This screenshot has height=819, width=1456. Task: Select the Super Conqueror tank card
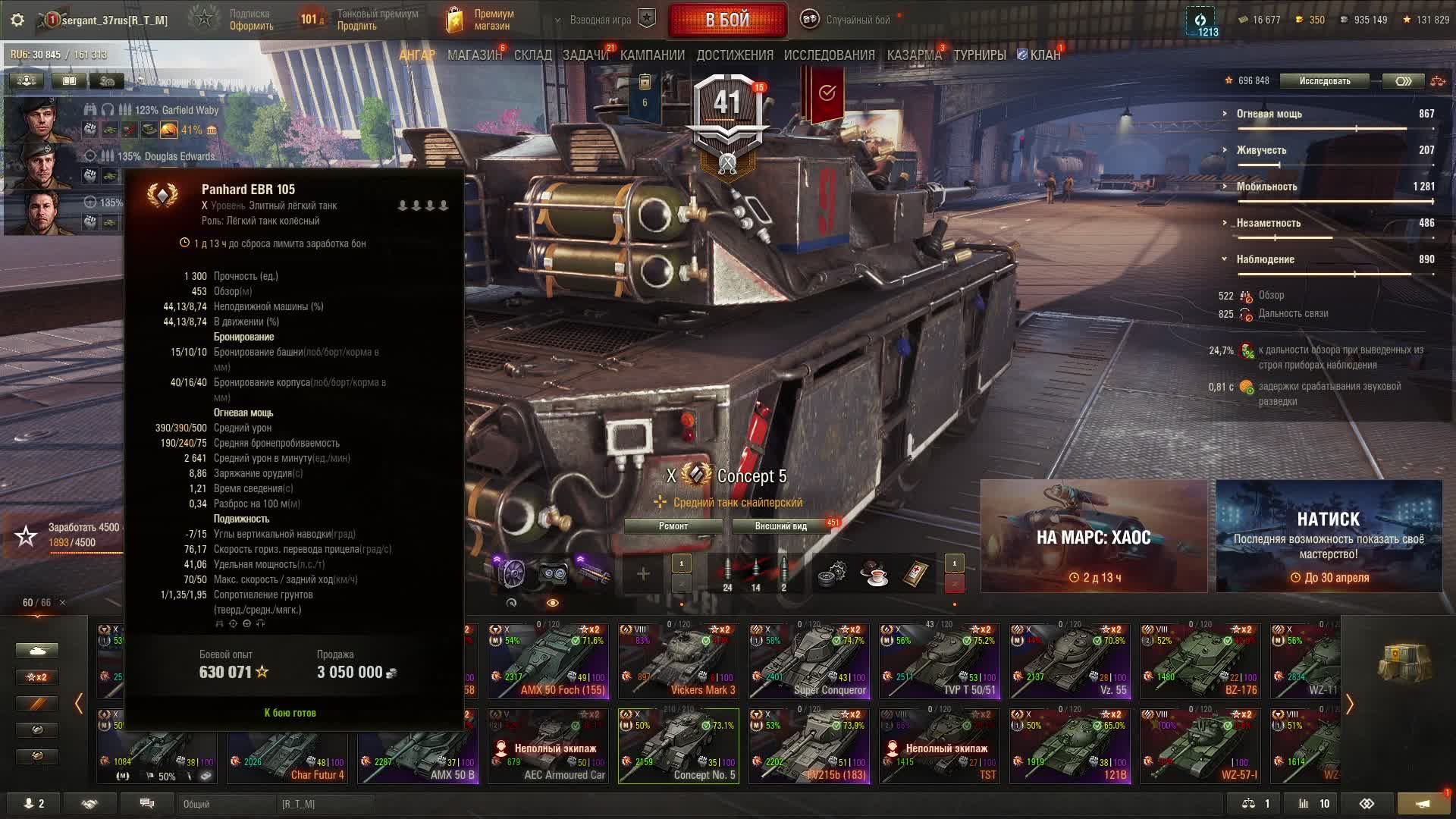pyautogui.click(x=809, y=661)
